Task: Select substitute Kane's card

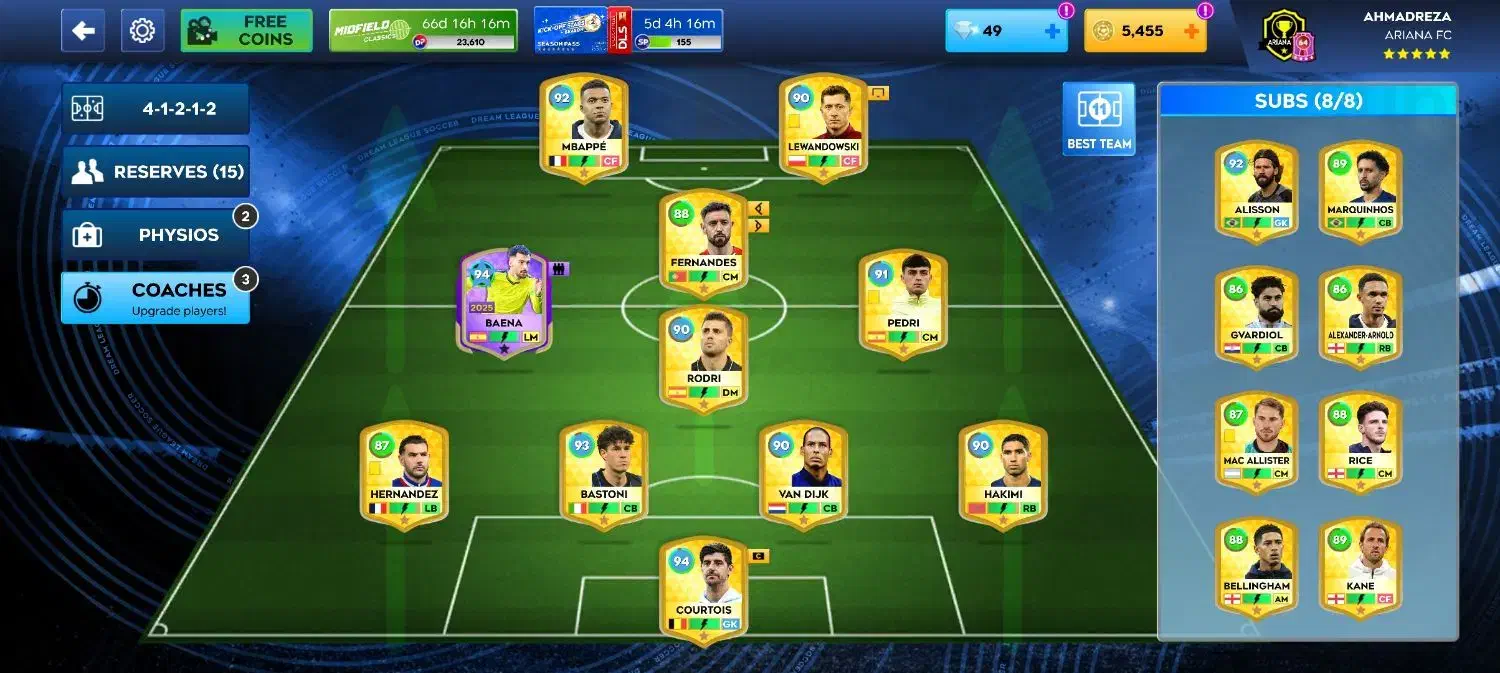Action: pos(1360,566)
